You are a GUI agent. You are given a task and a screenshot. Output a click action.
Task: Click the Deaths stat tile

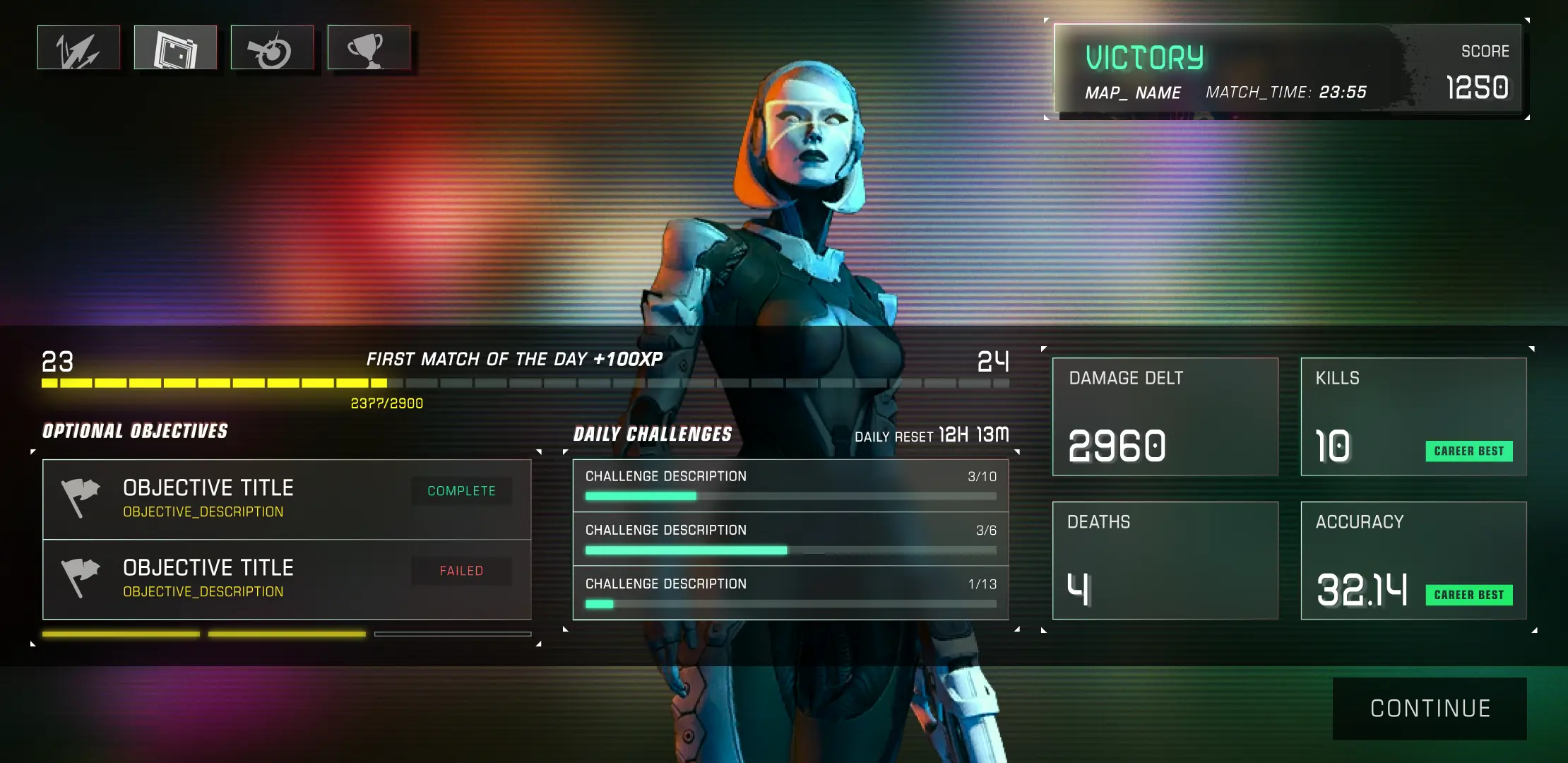coord(1165,560)
